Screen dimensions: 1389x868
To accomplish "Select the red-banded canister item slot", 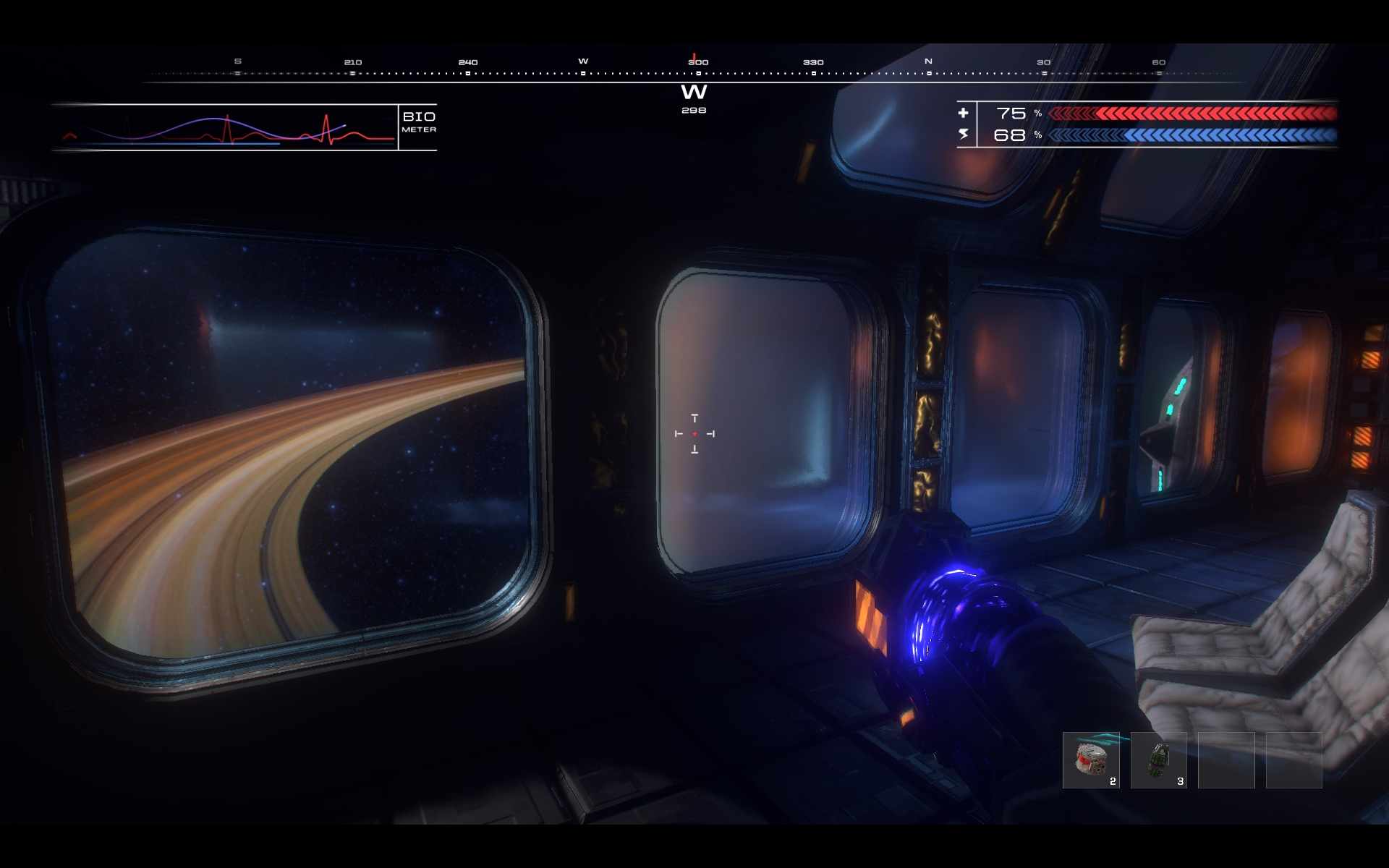I will point(1090,760).
